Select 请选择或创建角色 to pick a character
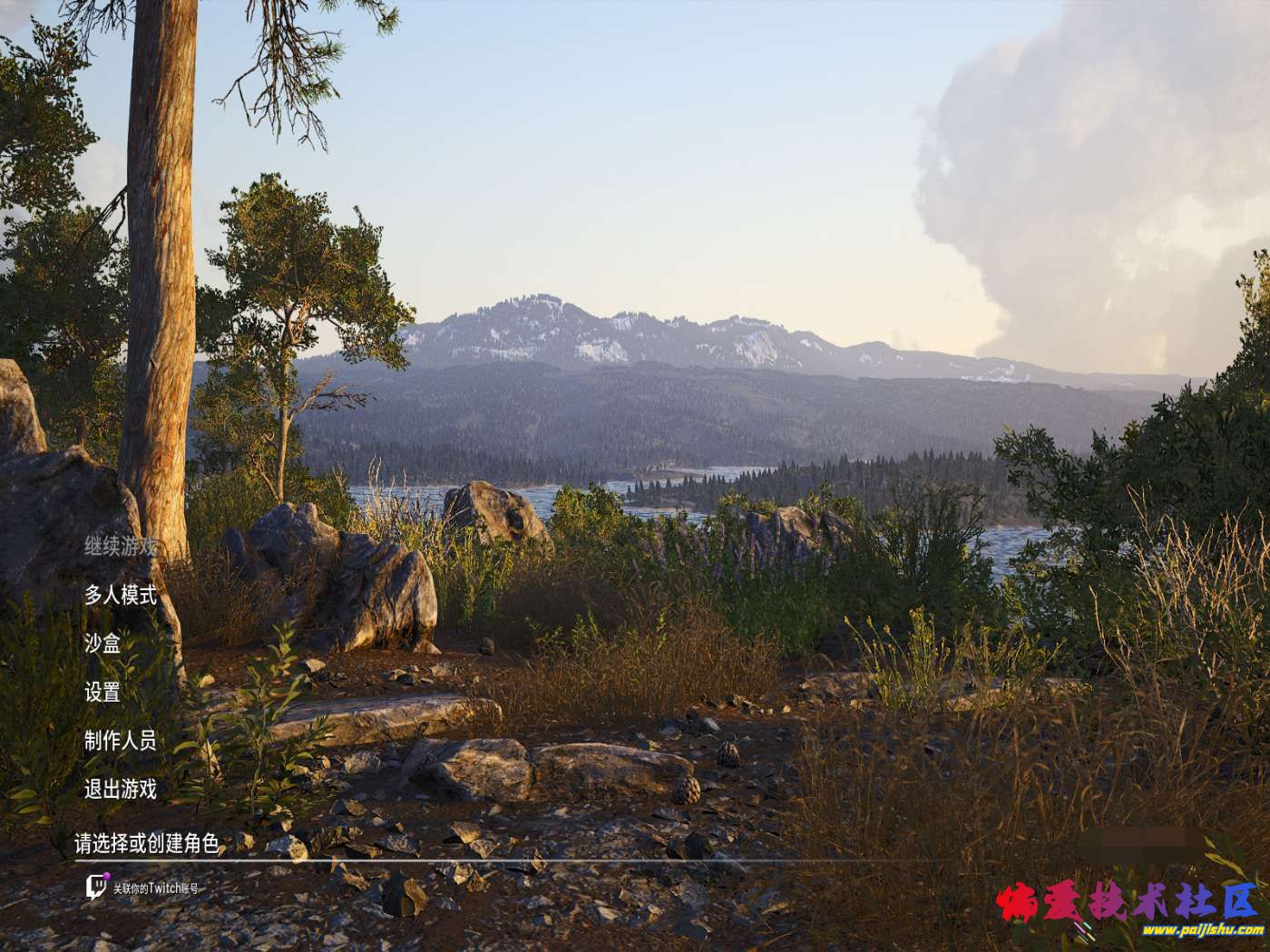This screenshot has width=1270, height=952. [x=147, y=844]
